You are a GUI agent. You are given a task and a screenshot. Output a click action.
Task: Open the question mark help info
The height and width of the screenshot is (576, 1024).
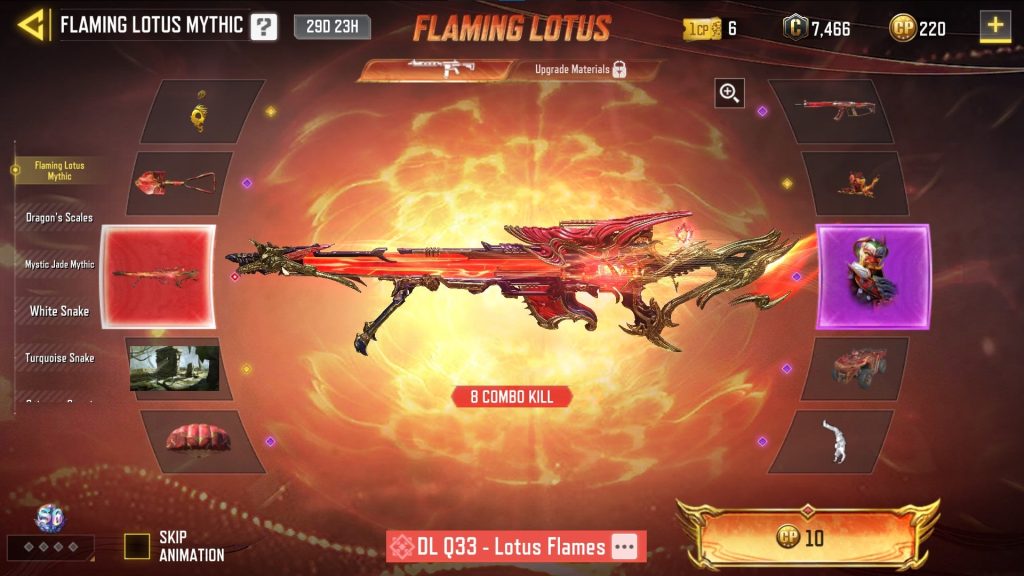point(263,27)
